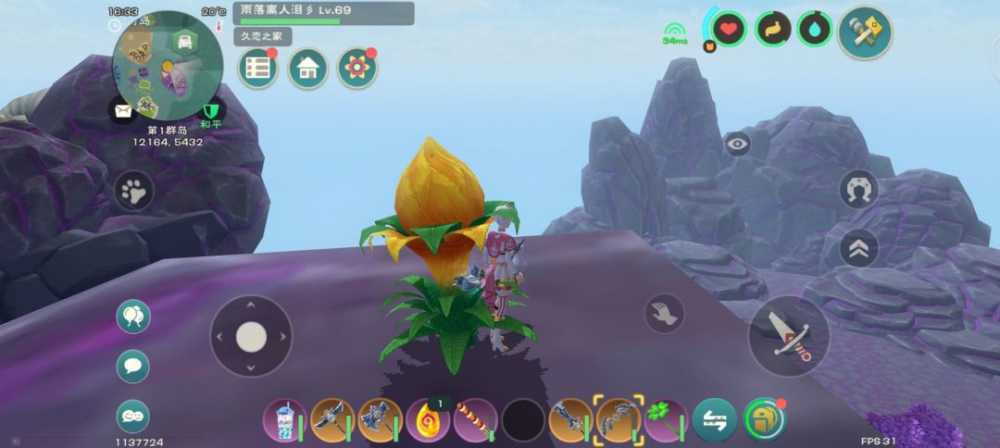
Task: Attack with the dagger action button
Action: (x=788, y=335)
